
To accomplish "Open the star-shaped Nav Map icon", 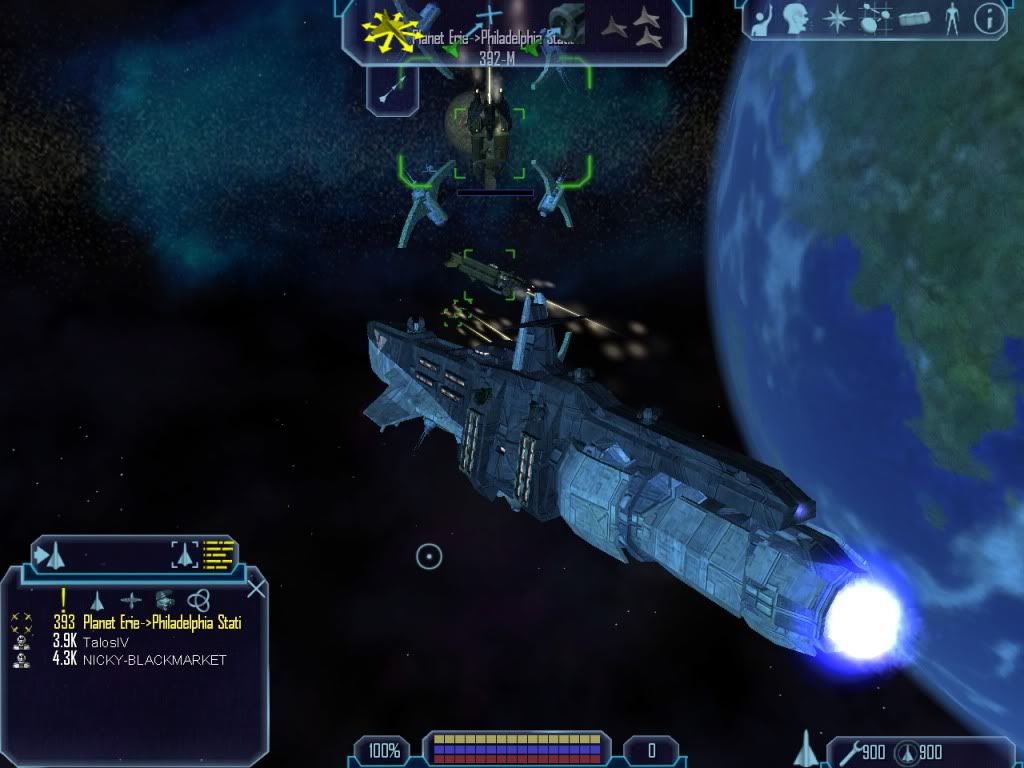I will [837, 17].
